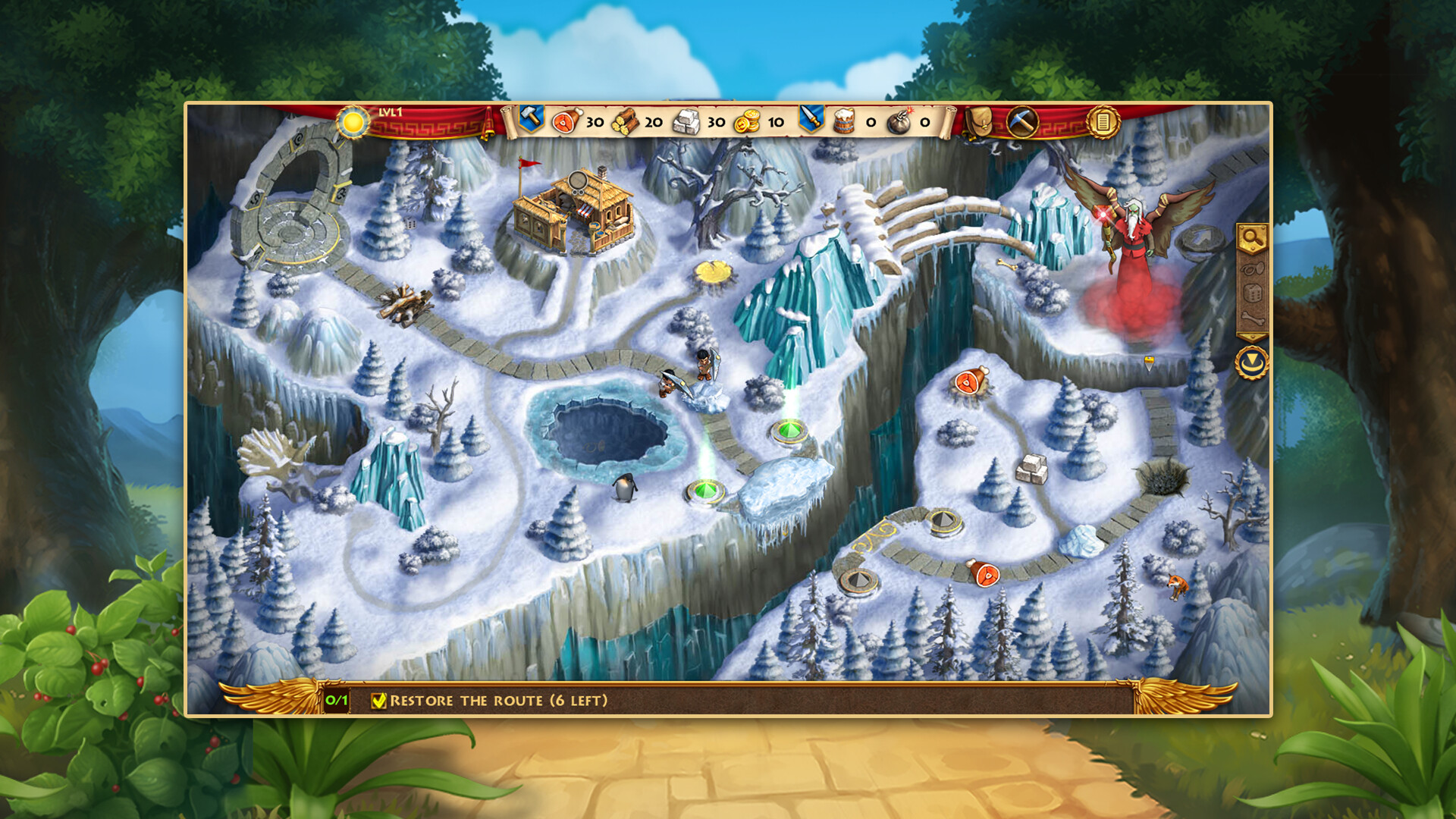Click the stone resource icon in top bar

pyautogui.click(x=687, y=121)
